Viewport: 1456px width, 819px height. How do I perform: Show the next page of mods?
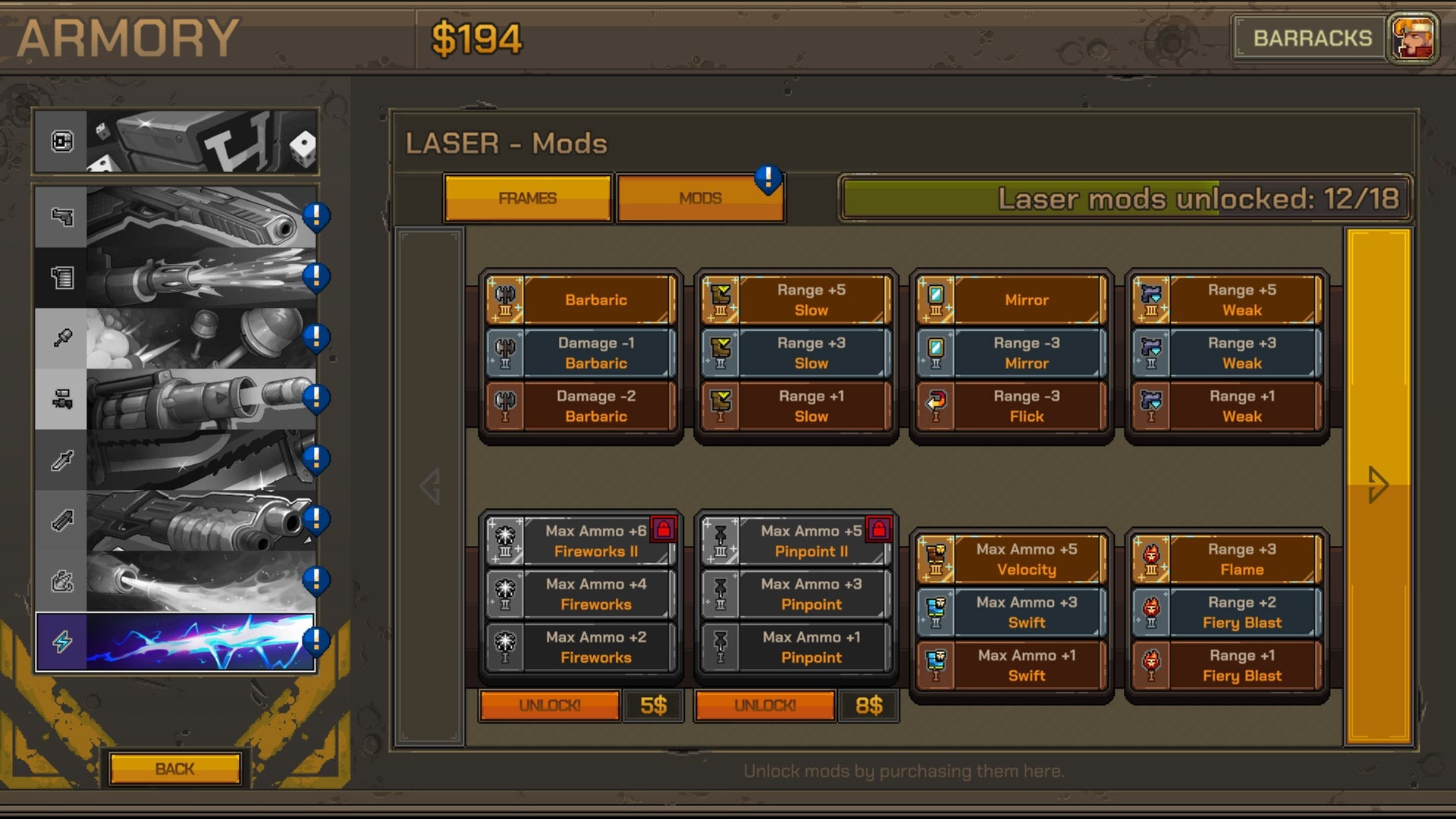click(x=1378, y=485)
